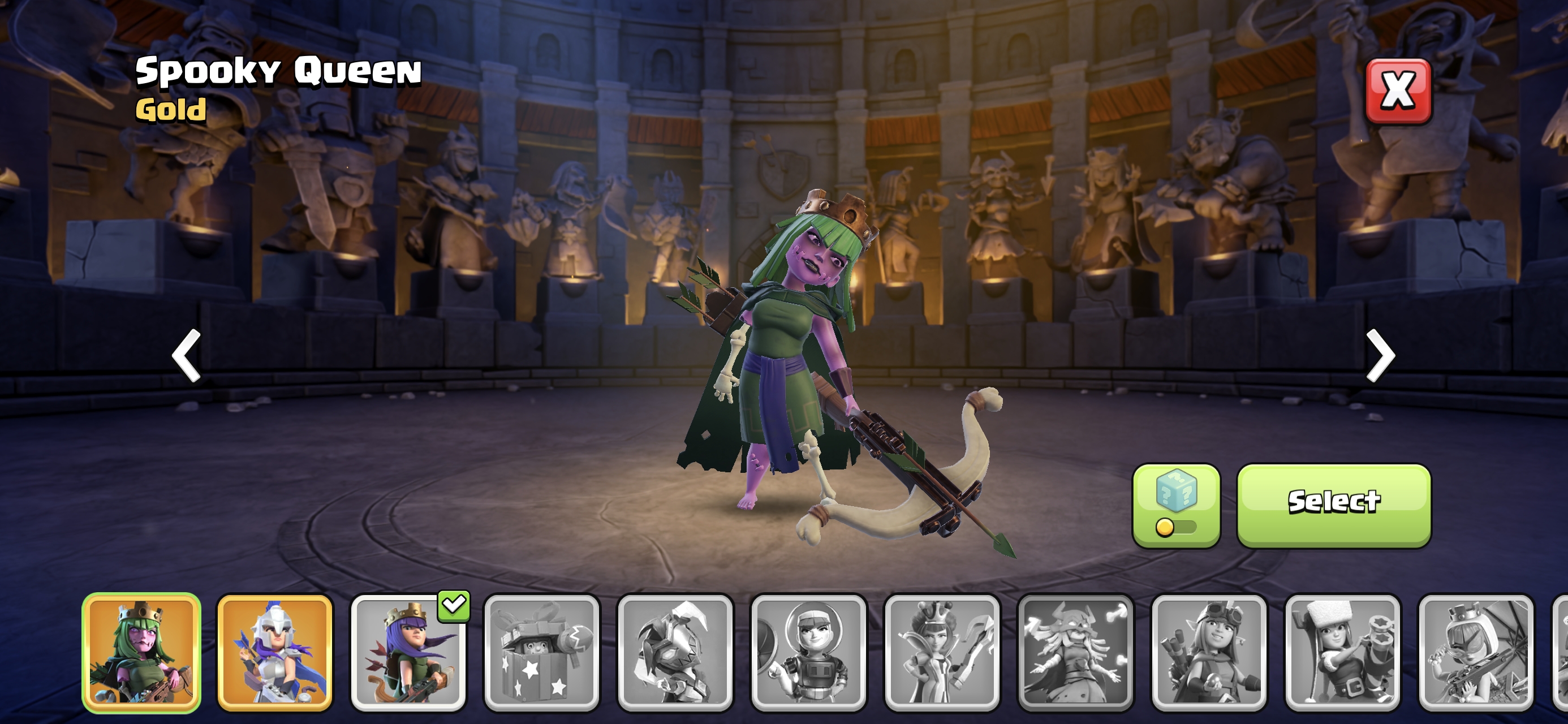Open the locked gift box queen skin
The image size is (1568, 724).
pos(542,652)
